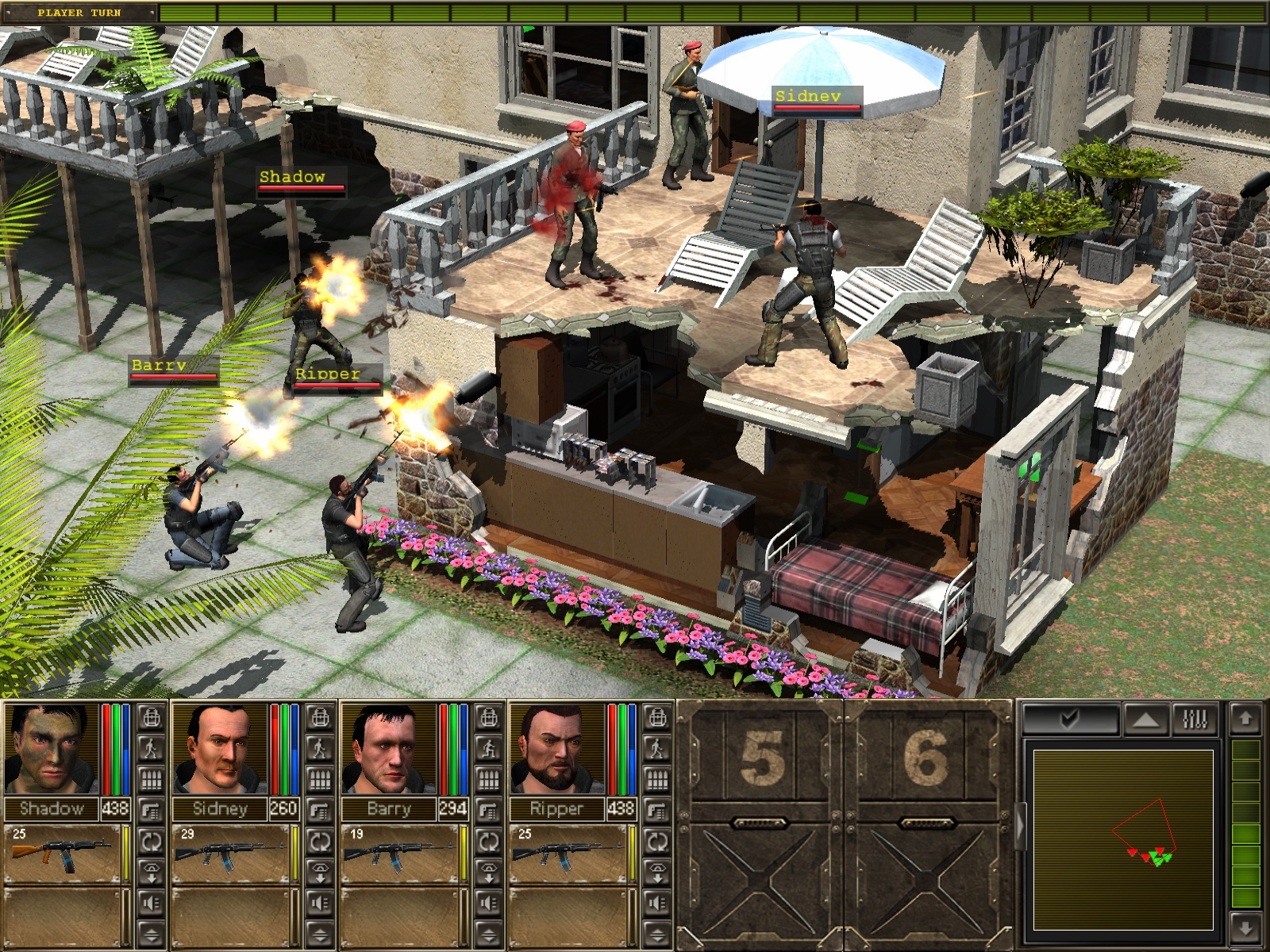Image resolution: width=1270 pixels, height=952 pixels.
Task: Select Shadow's camouflaged portrait
Action: point(51,748)
